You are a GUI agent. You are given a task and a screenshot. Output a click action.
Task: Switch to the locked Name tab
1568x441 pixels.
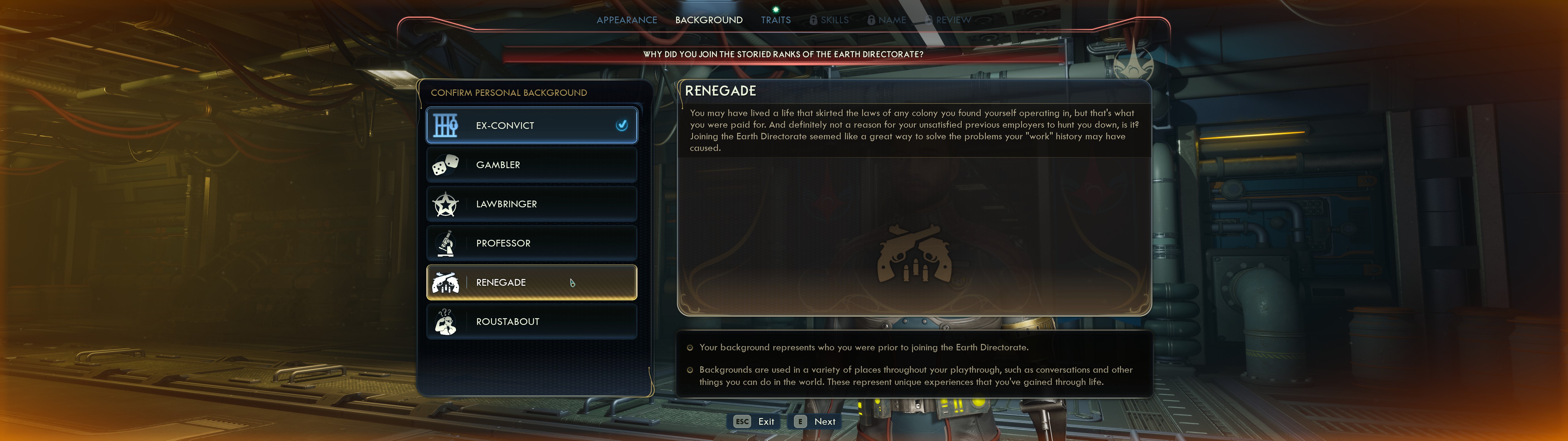point(887,20)
